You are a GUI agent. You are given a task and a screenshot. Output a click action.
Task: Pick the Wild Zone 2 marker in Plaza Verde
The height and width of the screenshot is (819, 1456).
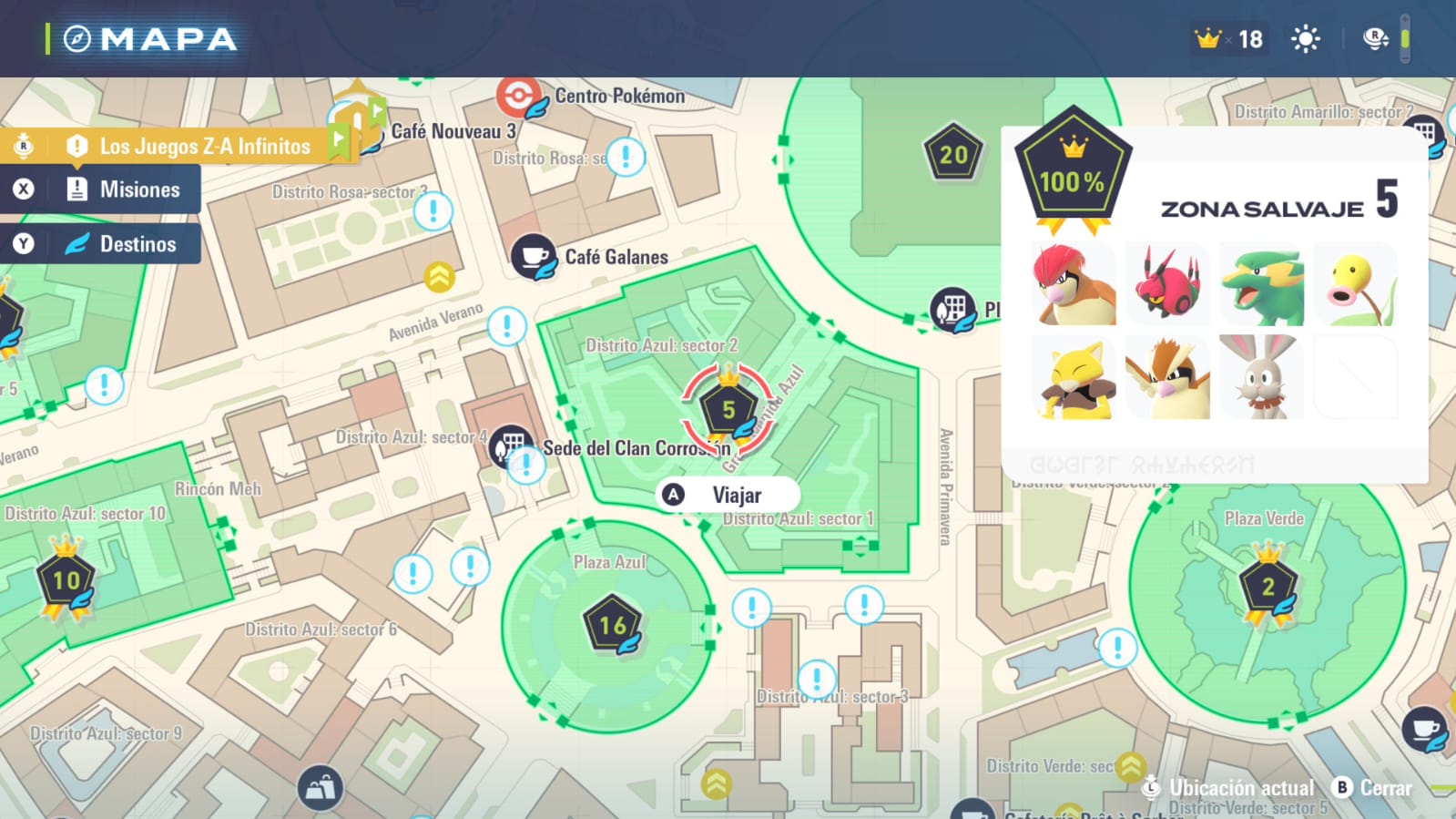point(1268,587)
